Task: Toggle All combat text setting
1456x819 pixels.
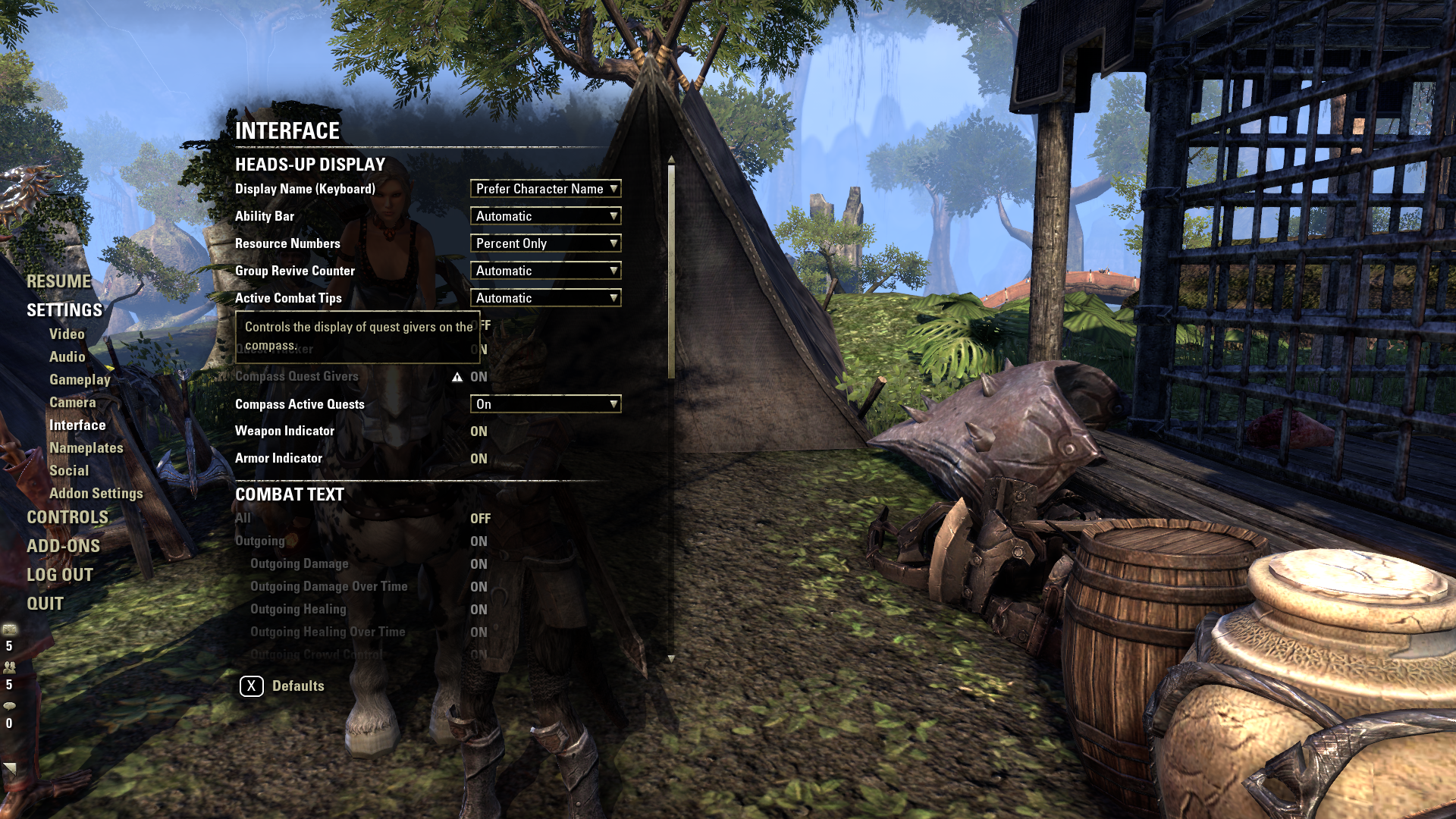Action: [x=480, y=519]
